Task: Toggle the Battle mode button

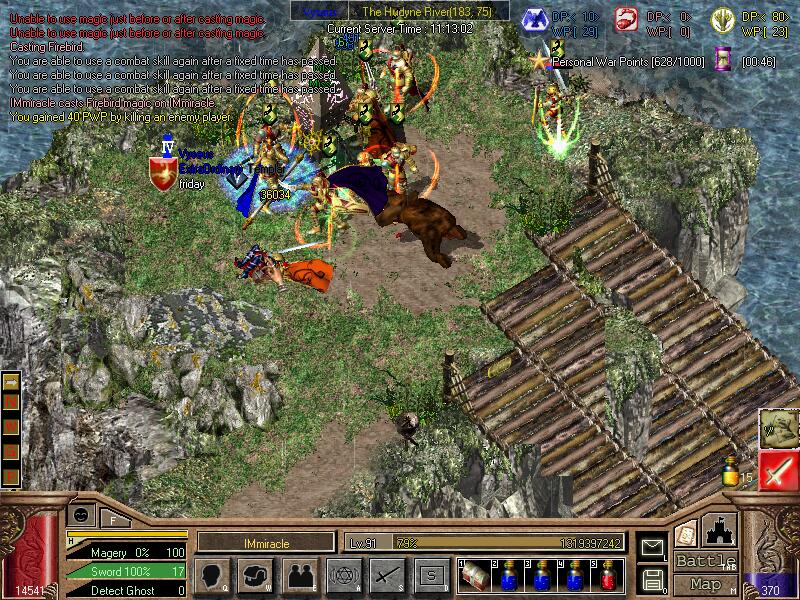Action: tap(706, 561)
